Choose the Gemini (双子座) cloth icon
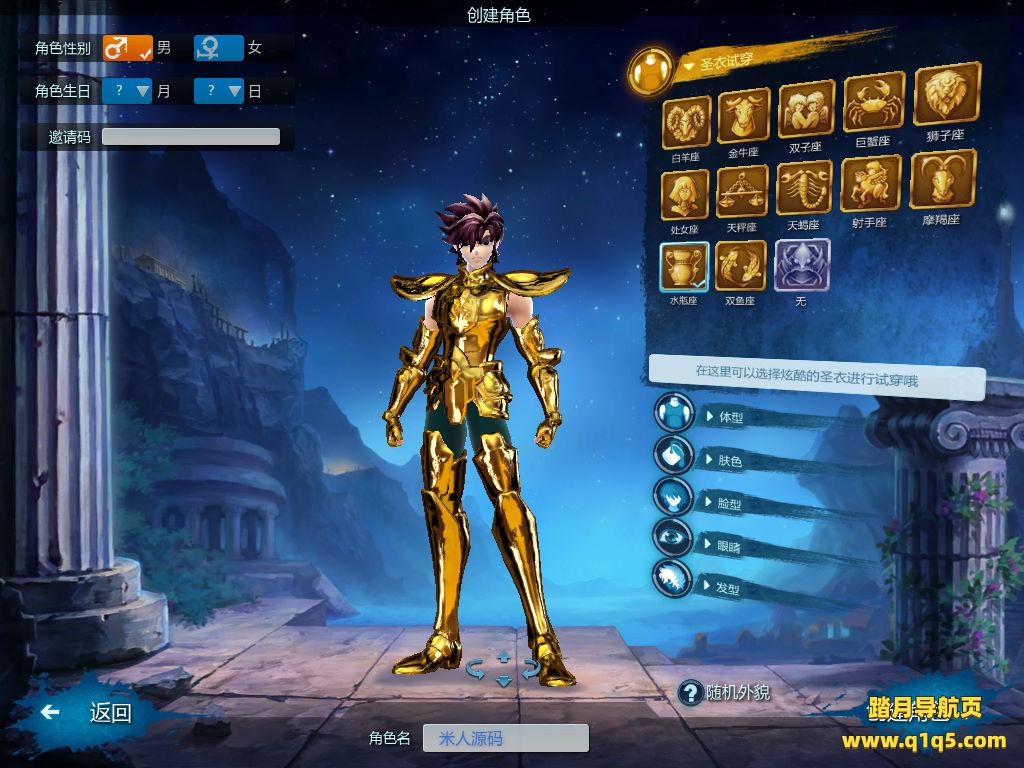 point(805,109)
